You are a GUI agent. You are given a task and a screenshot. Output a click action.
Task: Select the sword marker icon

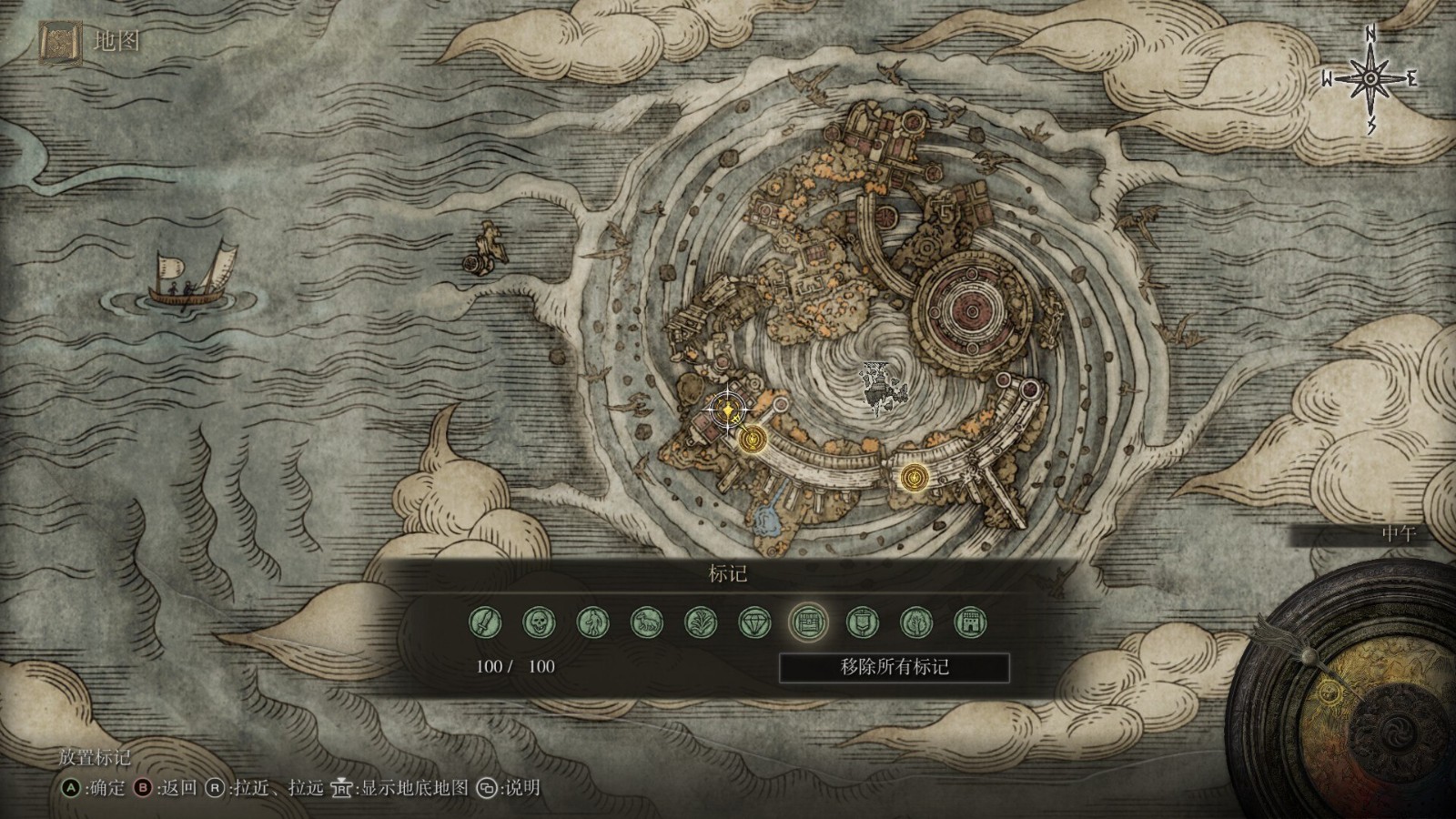click(485, 623)
